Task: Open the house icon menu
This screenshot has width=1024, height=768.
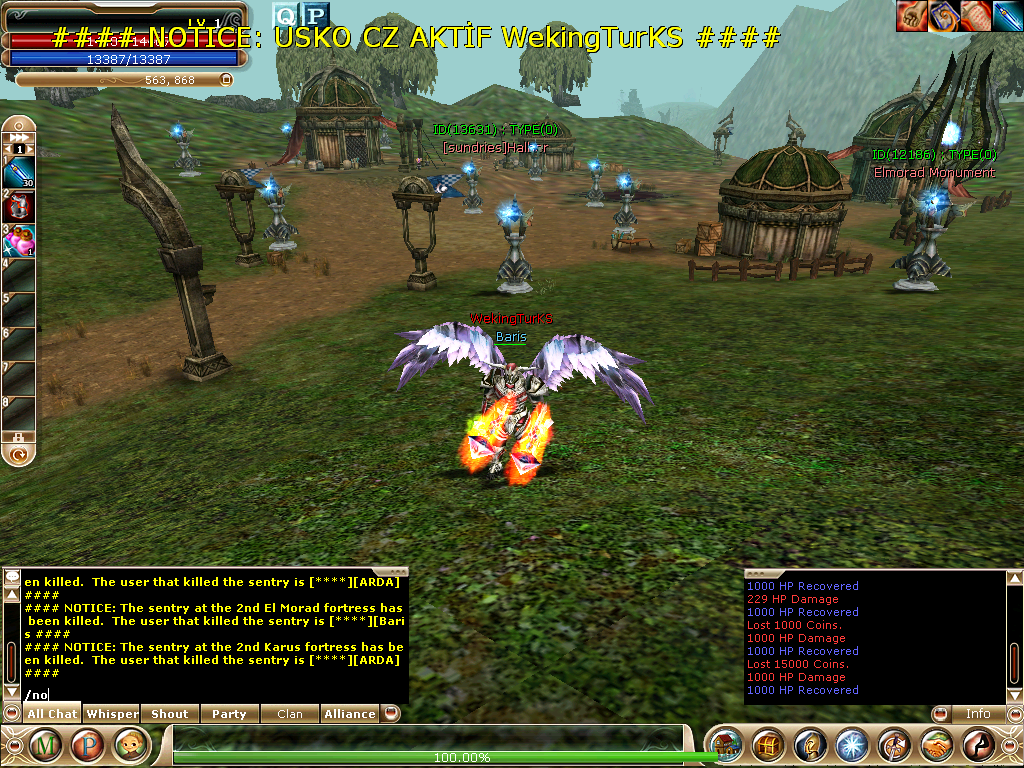Action: pos(725,745)
